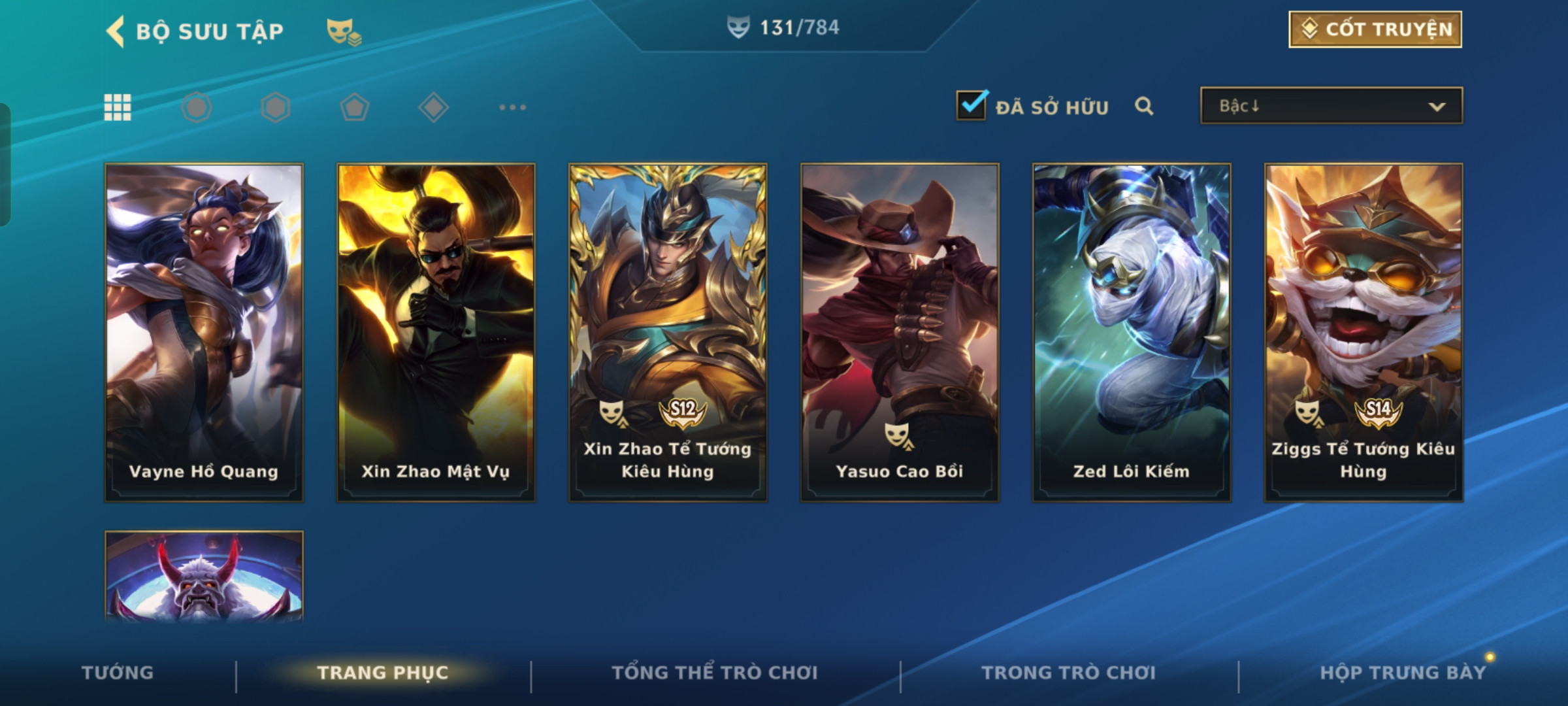Open Ziggs Tể Tướng Kiêu Hùng skin
This screenshot has height=706, width=1568.
1364,332
